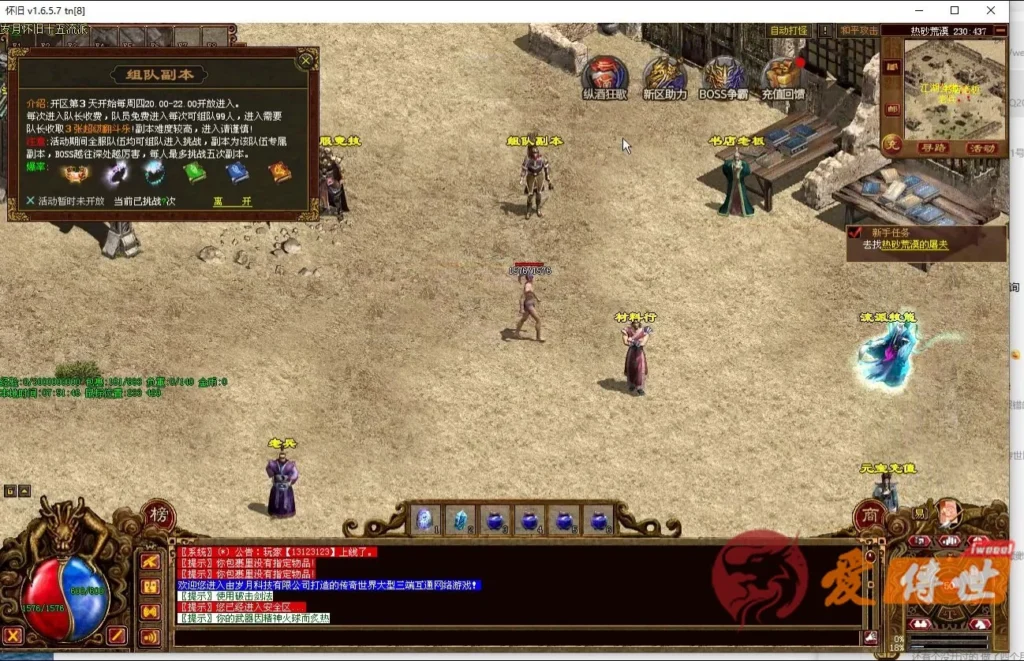Open the 商 shop button

(867, 516)
